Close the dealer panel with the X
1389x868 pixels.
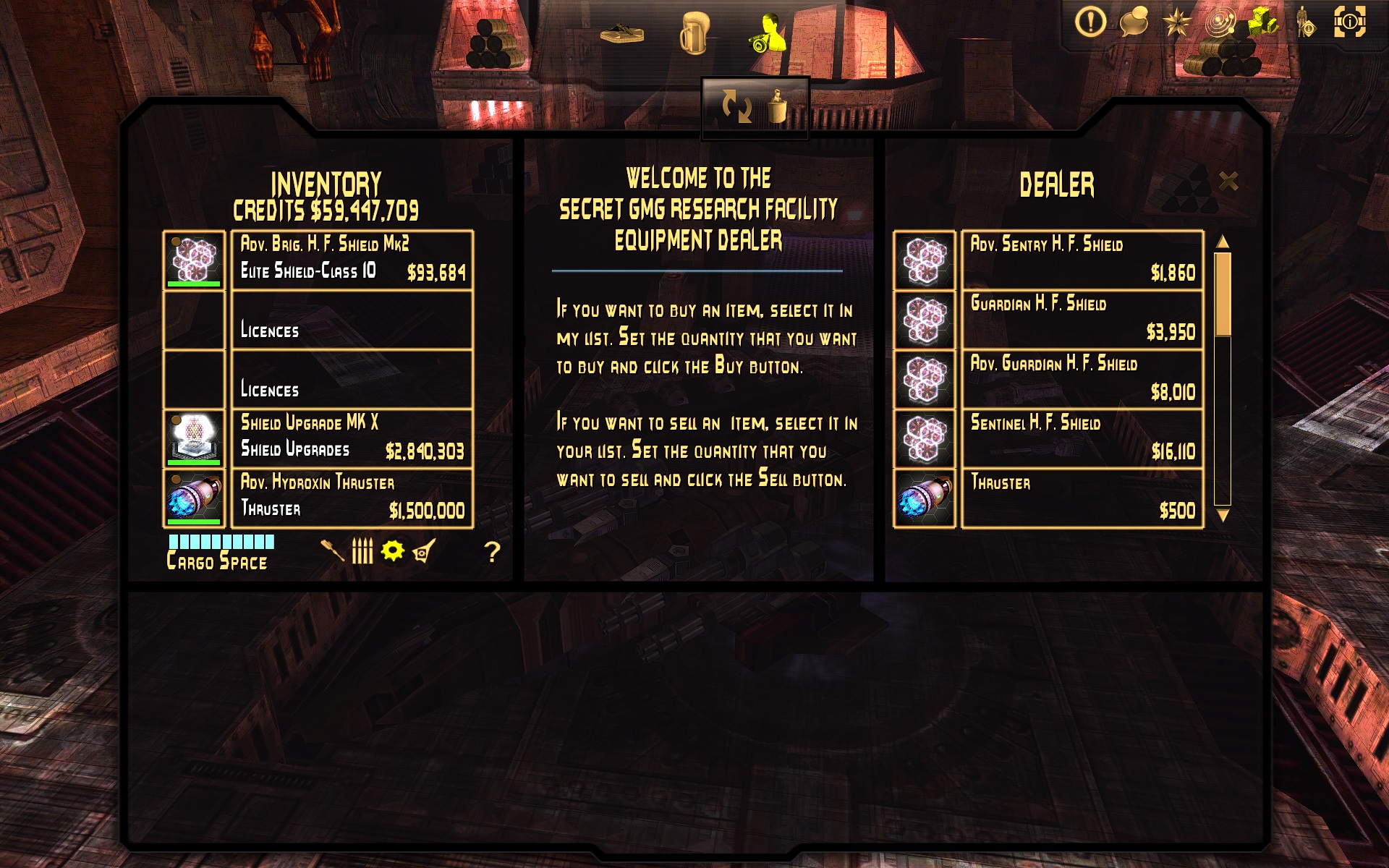(x=1228, y=181)
